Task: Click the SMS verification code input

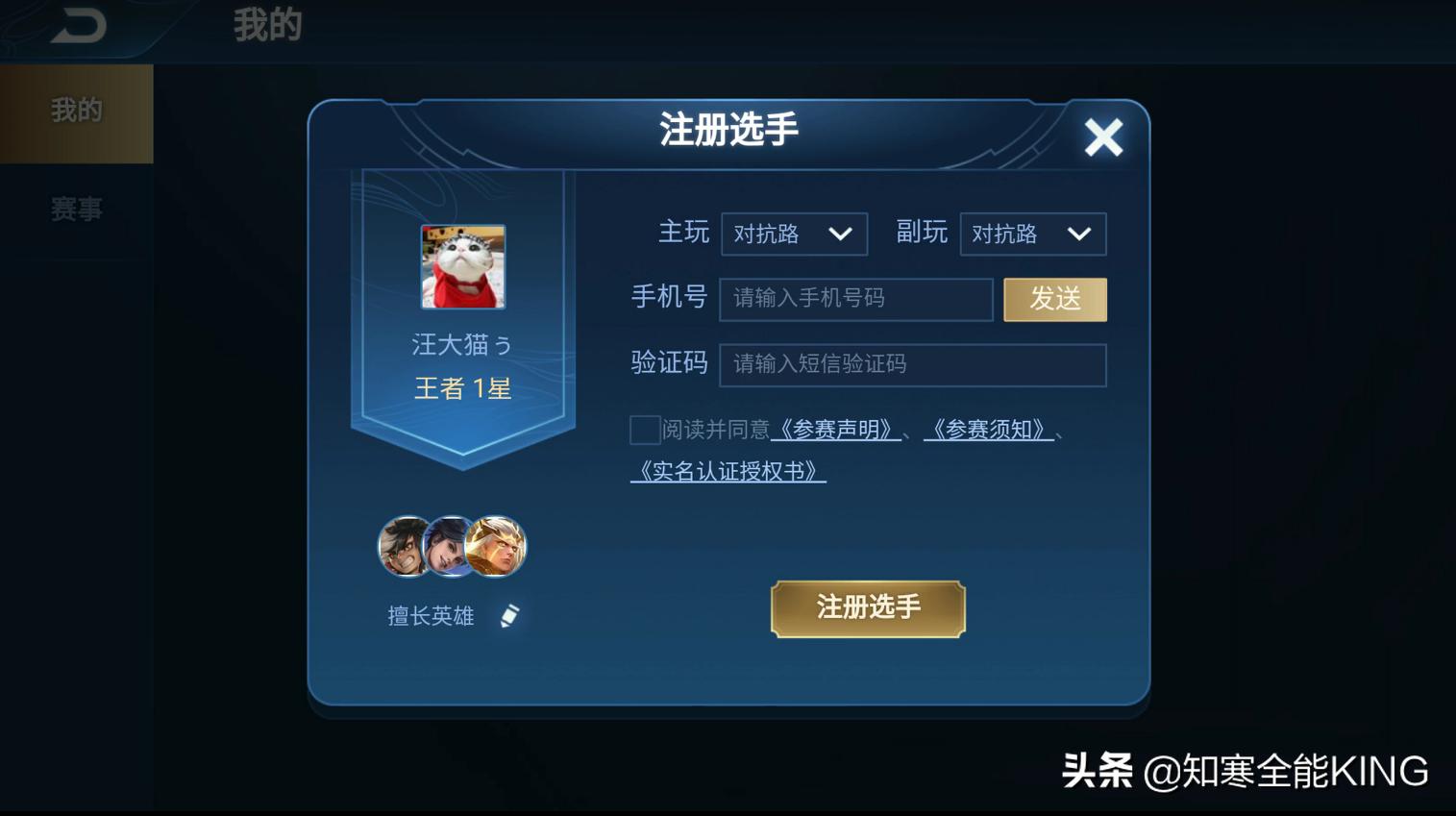Action: pyautogui.click(x=911, y=364)
